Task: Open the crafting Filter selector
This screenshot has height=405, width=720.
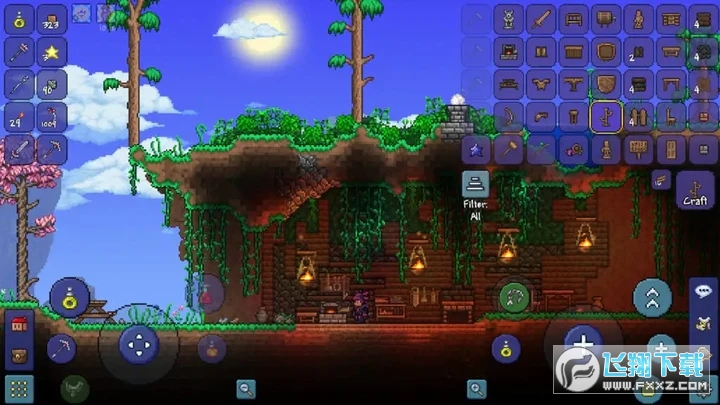Action: point(475,186)
